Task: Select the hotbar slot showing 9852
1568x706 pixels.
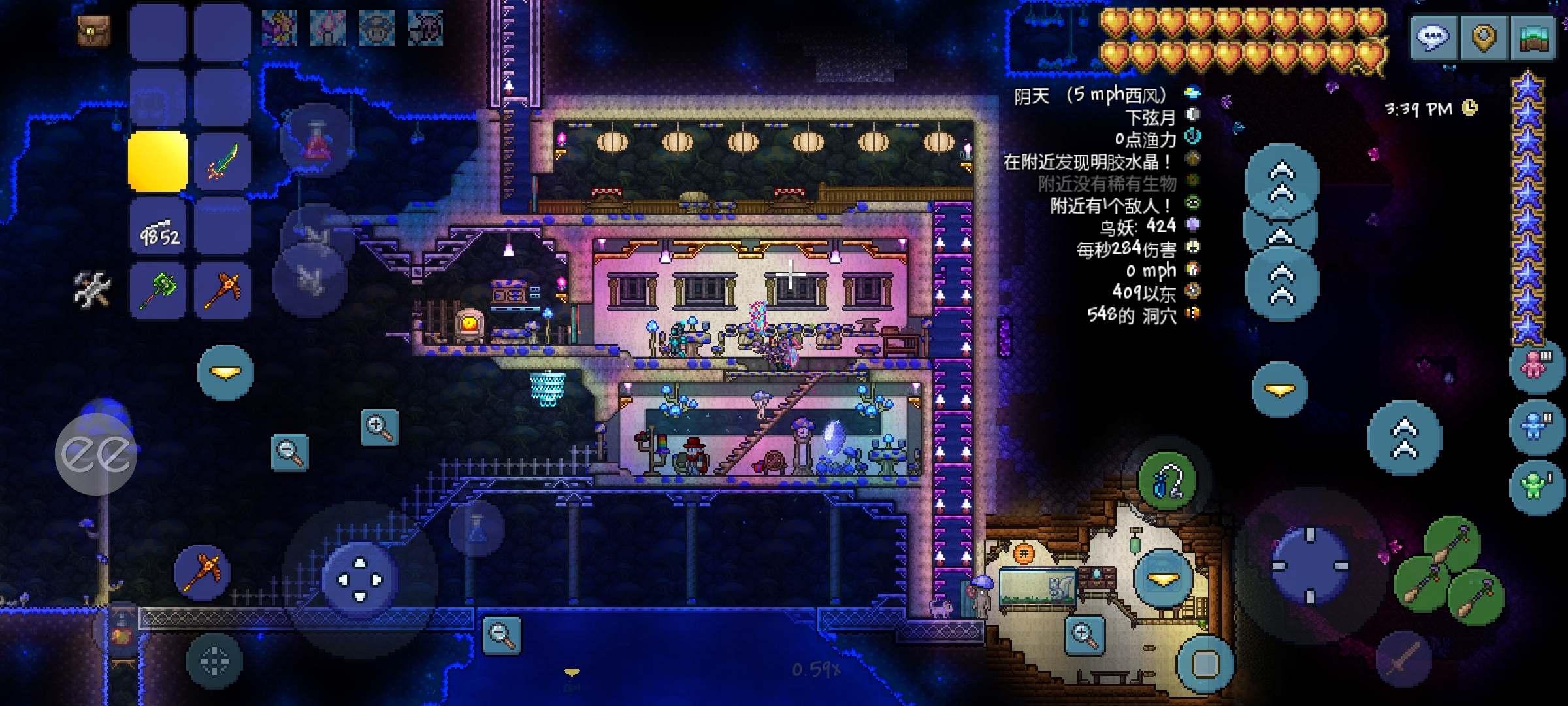Action: pos(157,227)
